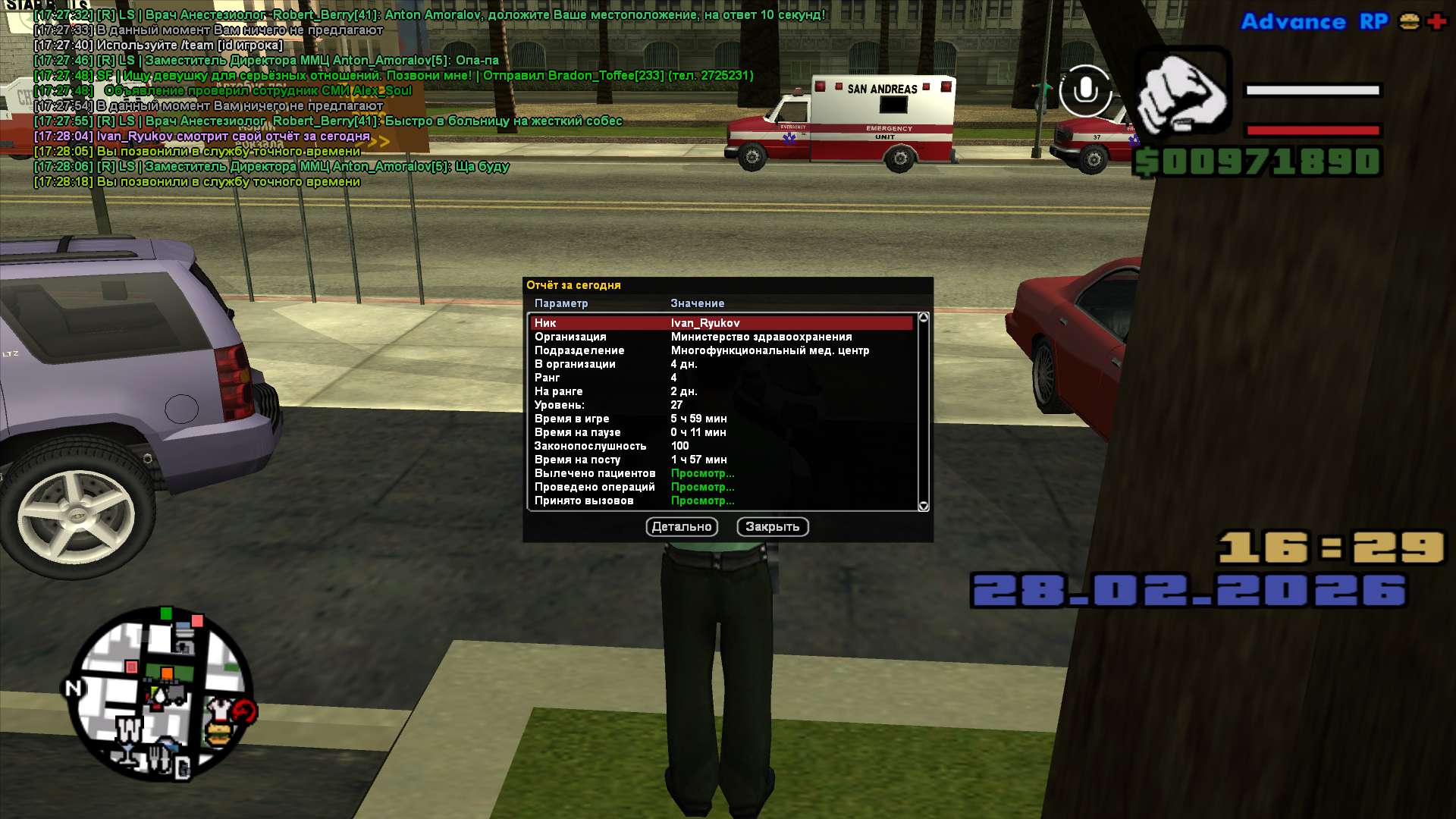View Вылечено пациентов details

(702, 473)
